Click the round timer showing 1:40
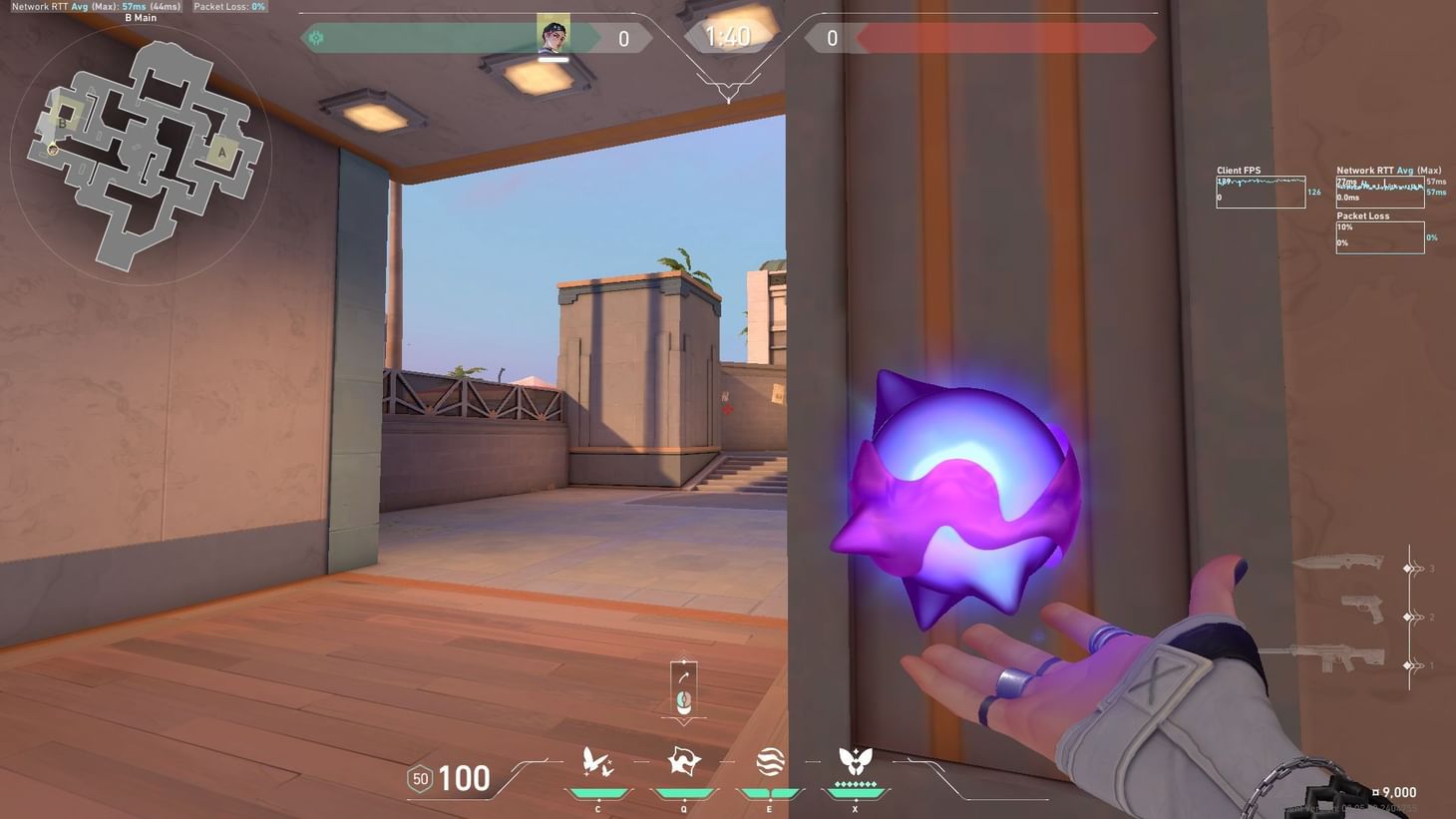Screen dimensions: 1456x819 728,37
